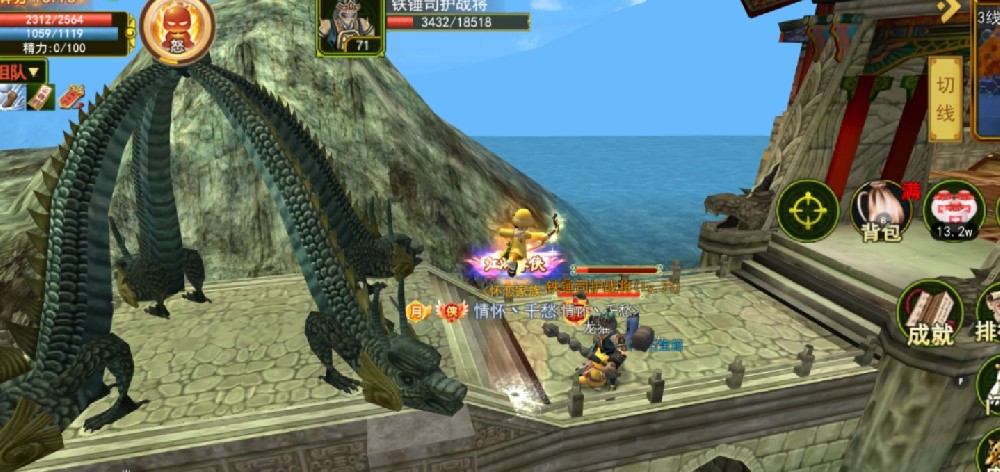Activate the yellow crosshair target icon
The height and width of the screenshot is (472, 1000).
click(807, 211)
